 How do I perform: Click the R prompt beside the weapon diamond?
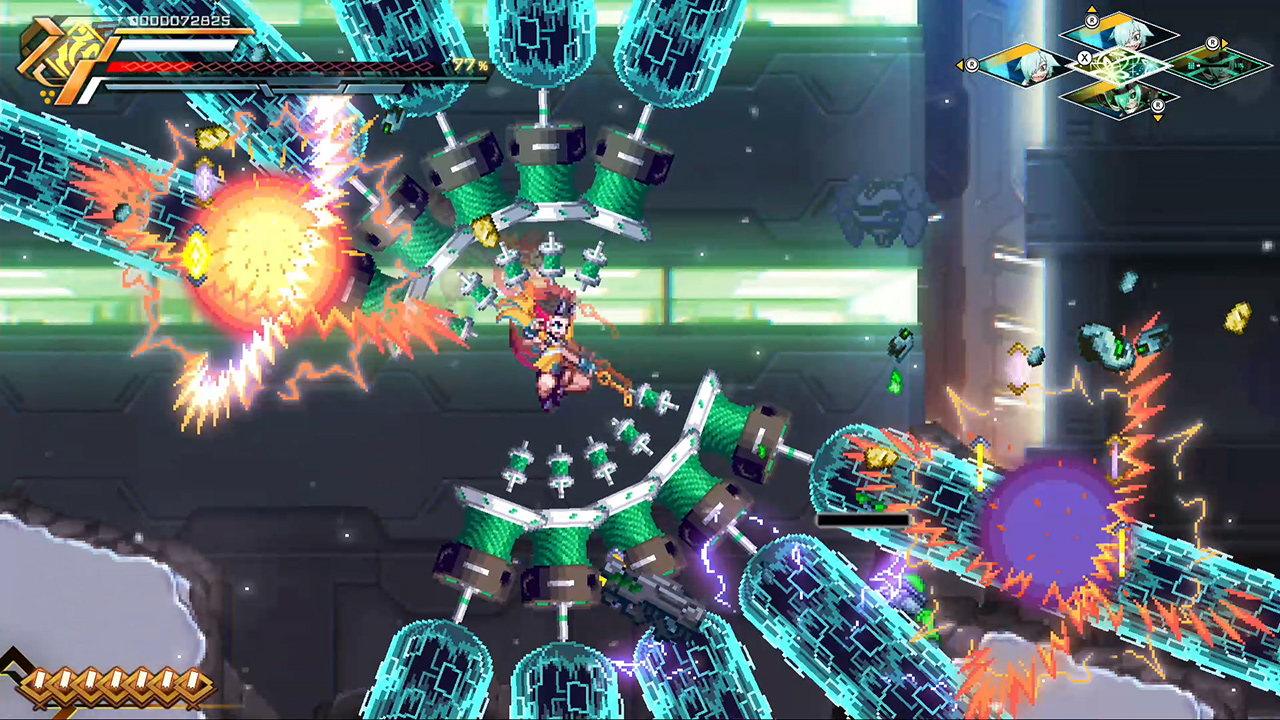[x=1213, y=44]
